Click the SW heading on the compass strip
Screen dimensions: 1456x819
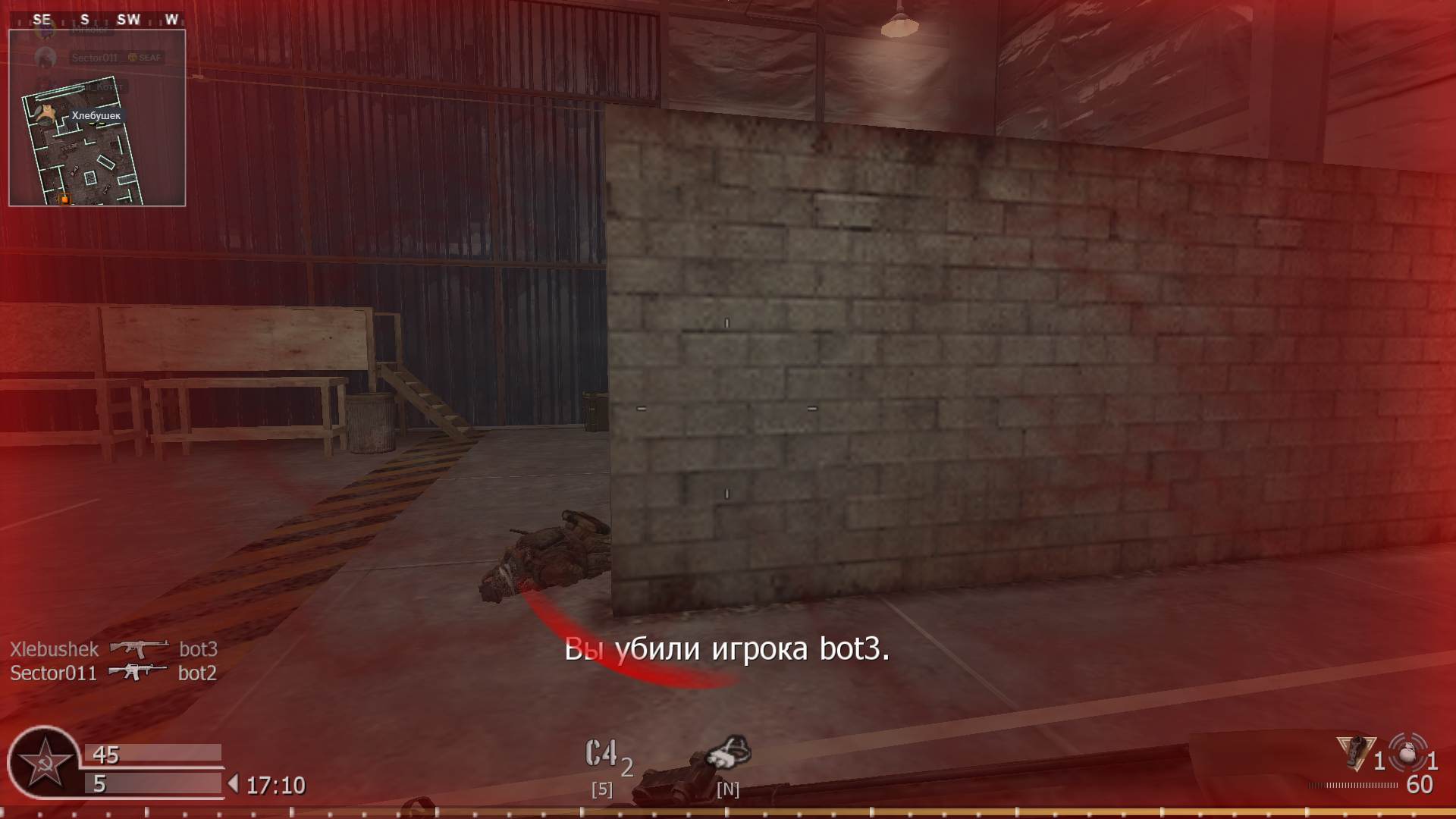[128, 18]
